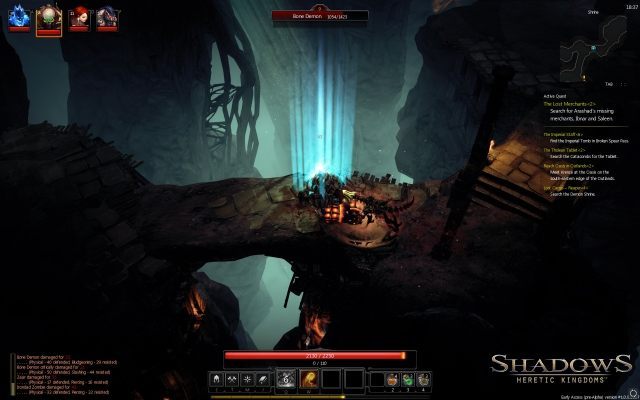Select the Dark Cargo quest entry
The height and width of the screenshot is (400, 640).
pyautogui.click(x=565, y=187)
